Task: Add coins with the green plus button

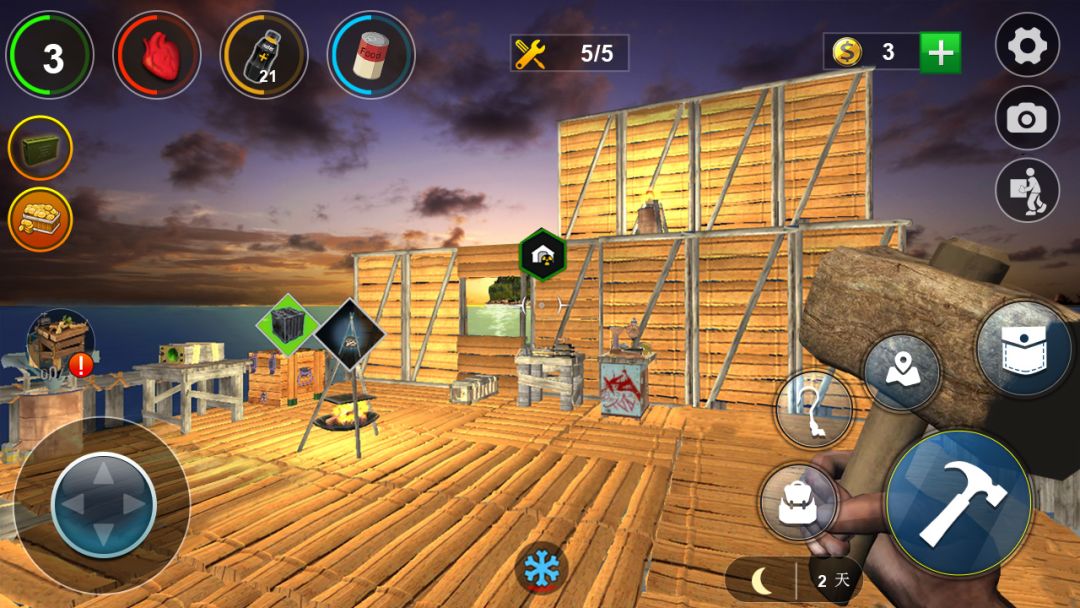Action: pos(939,52)
